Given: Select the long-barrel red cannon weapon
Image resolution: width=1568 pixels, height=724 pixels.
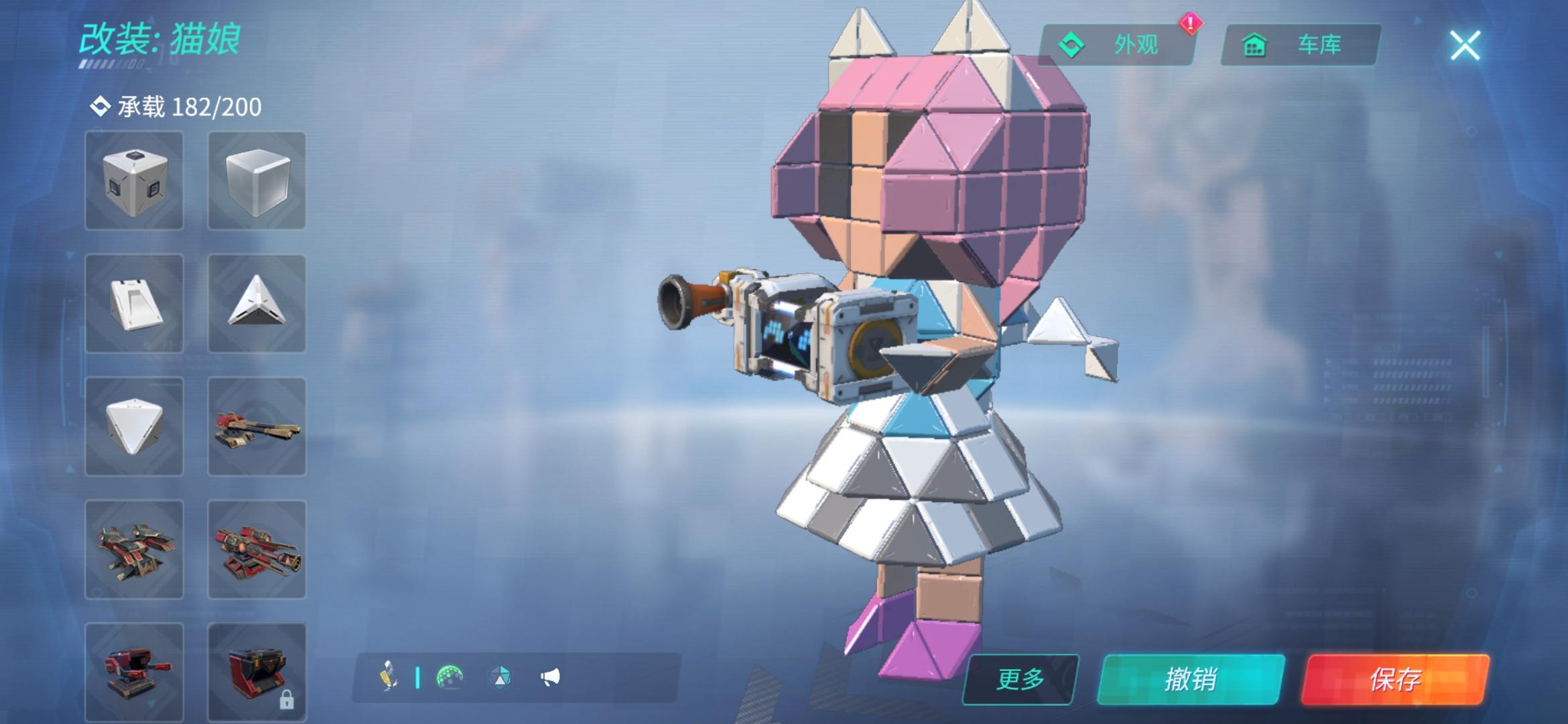Looking at the screenshot, I should pos(257,426).
